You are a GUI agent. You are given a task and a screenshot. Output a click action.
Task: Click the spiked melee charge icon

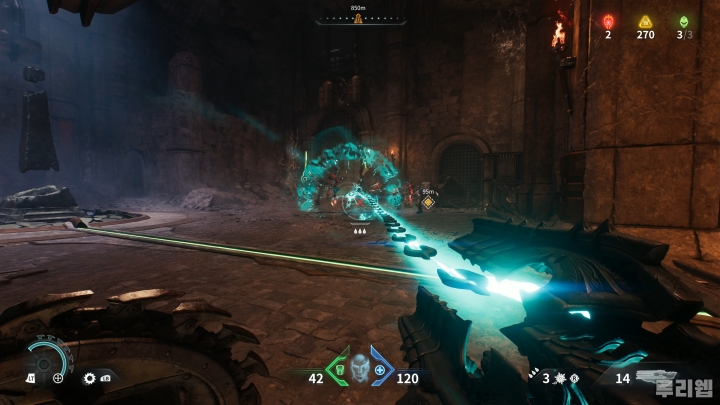click(x=561, y=378)
